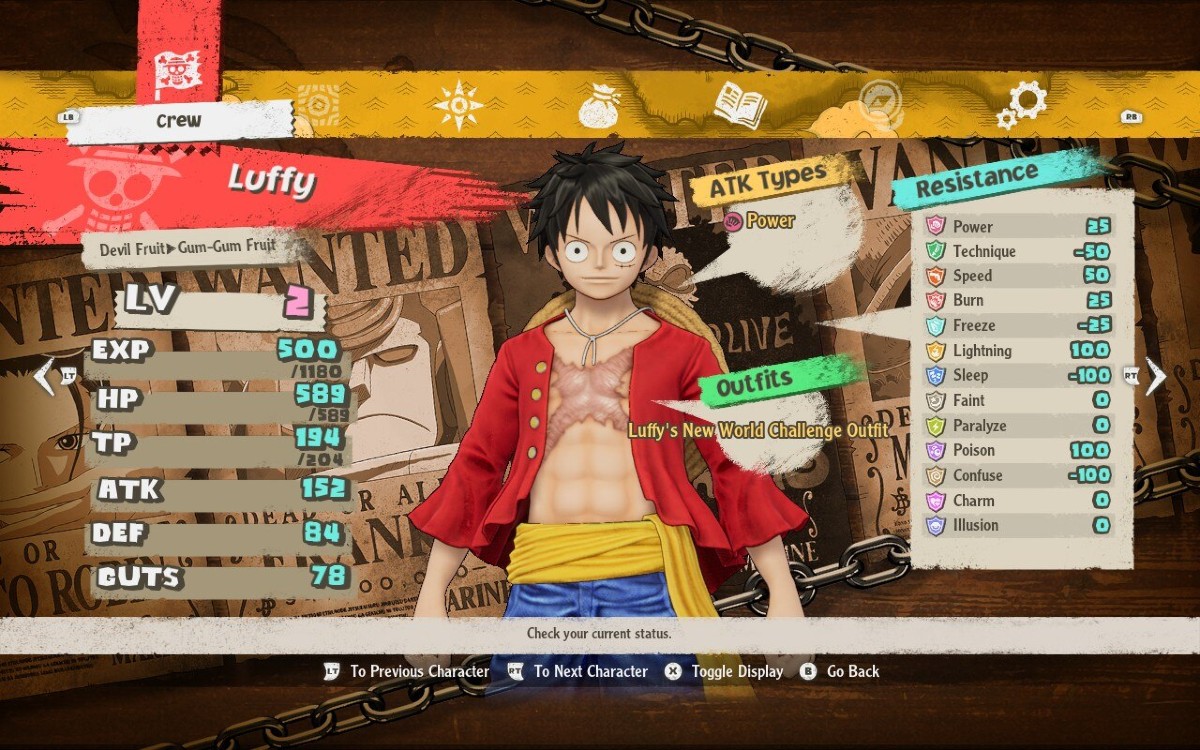Select the faded square map tab

318,104
